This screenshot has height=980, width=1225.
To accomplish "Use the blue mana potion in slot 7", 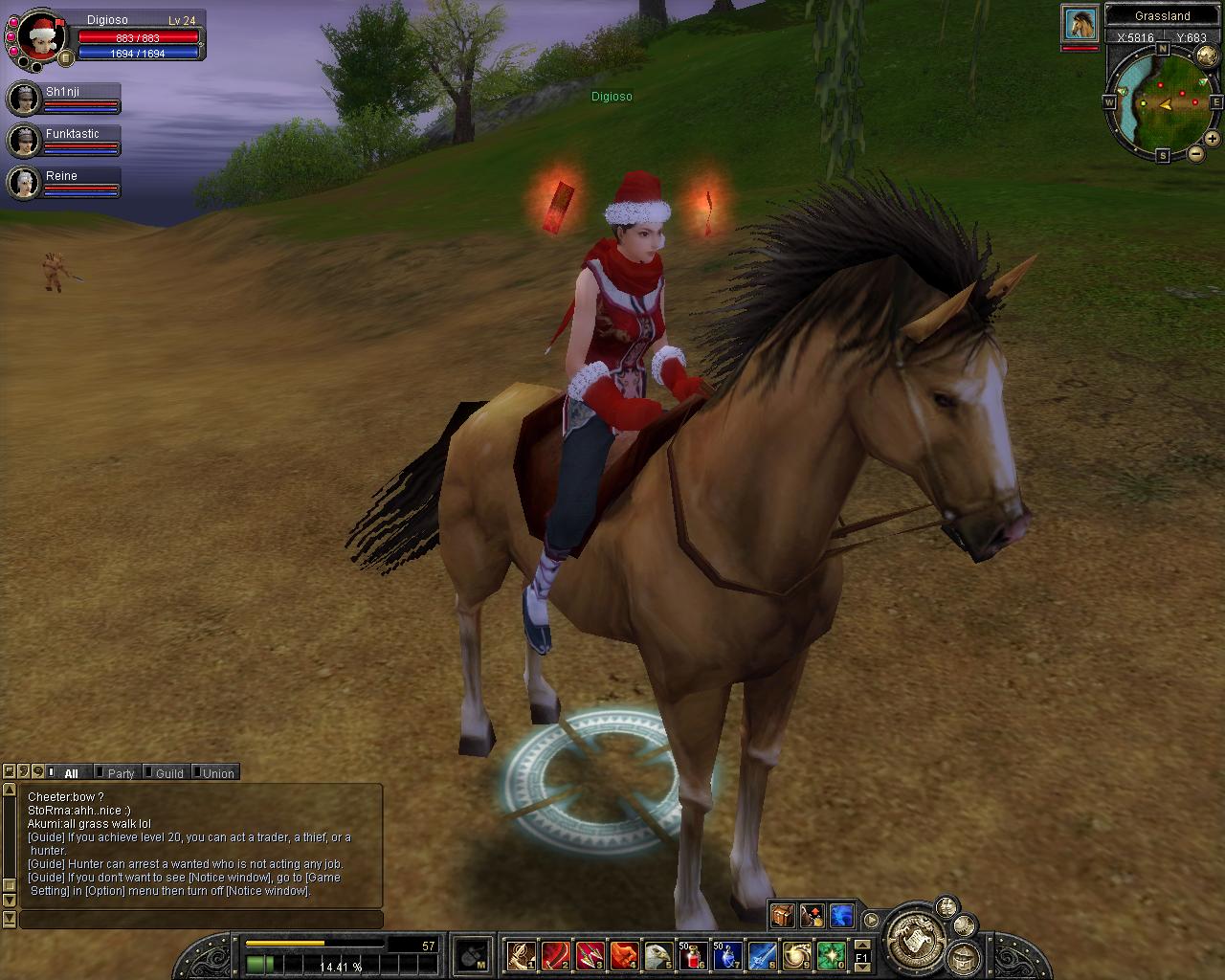I will [x=726, y=954].
